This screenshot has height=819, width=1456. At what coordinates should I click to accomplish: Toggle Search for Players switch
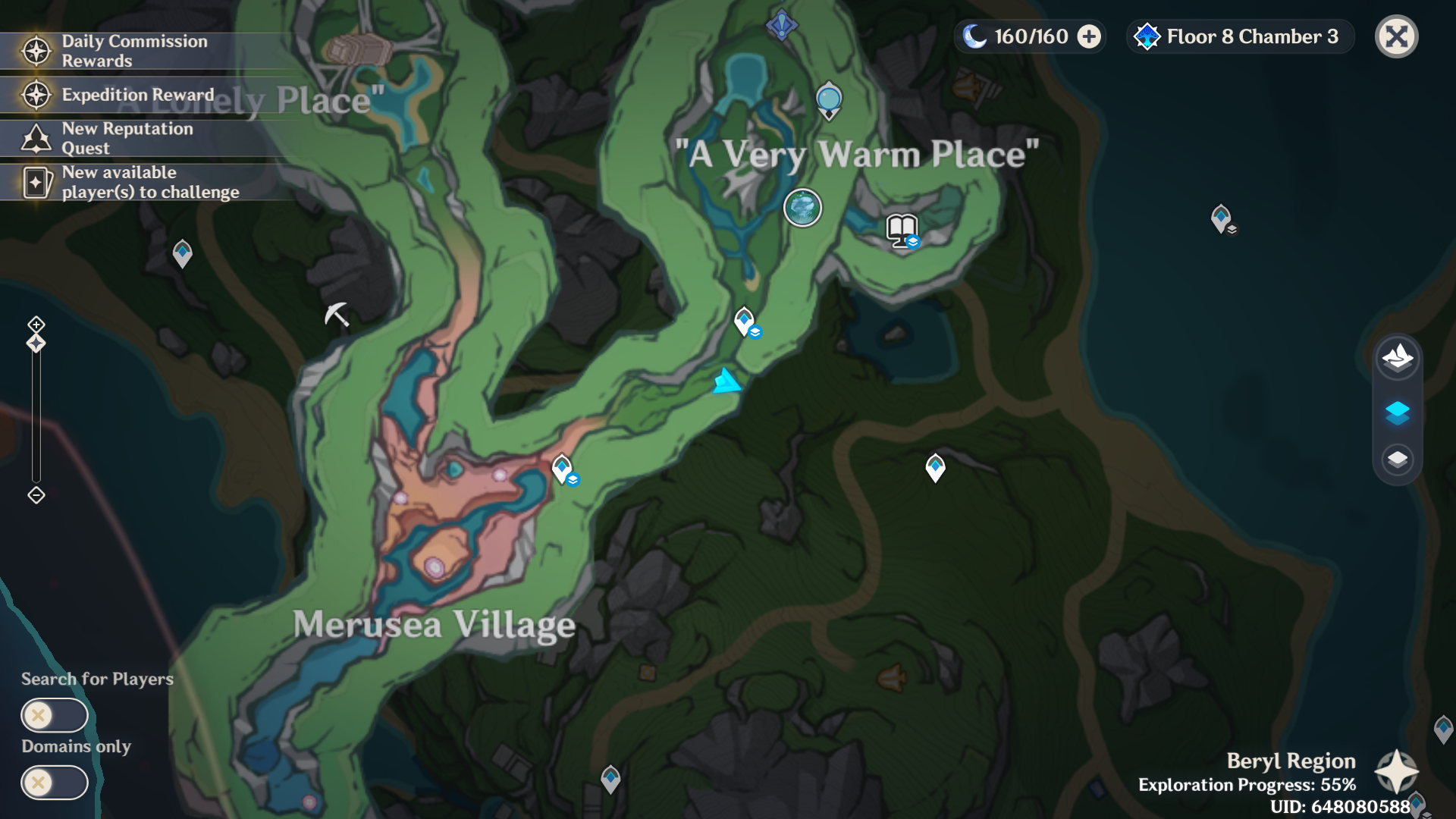[x=54, y=715]
